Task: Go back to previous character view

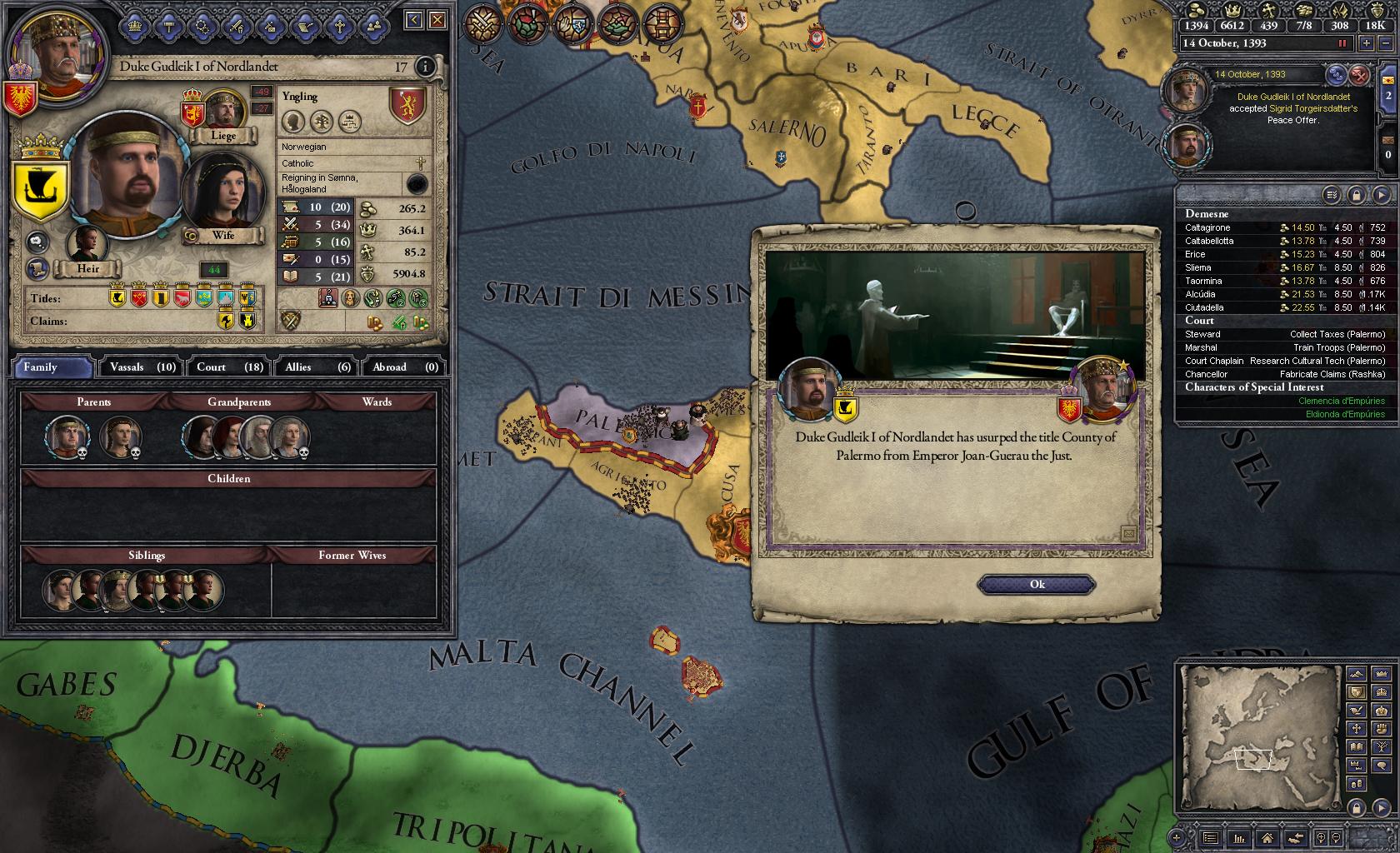Action: point(414,20)
